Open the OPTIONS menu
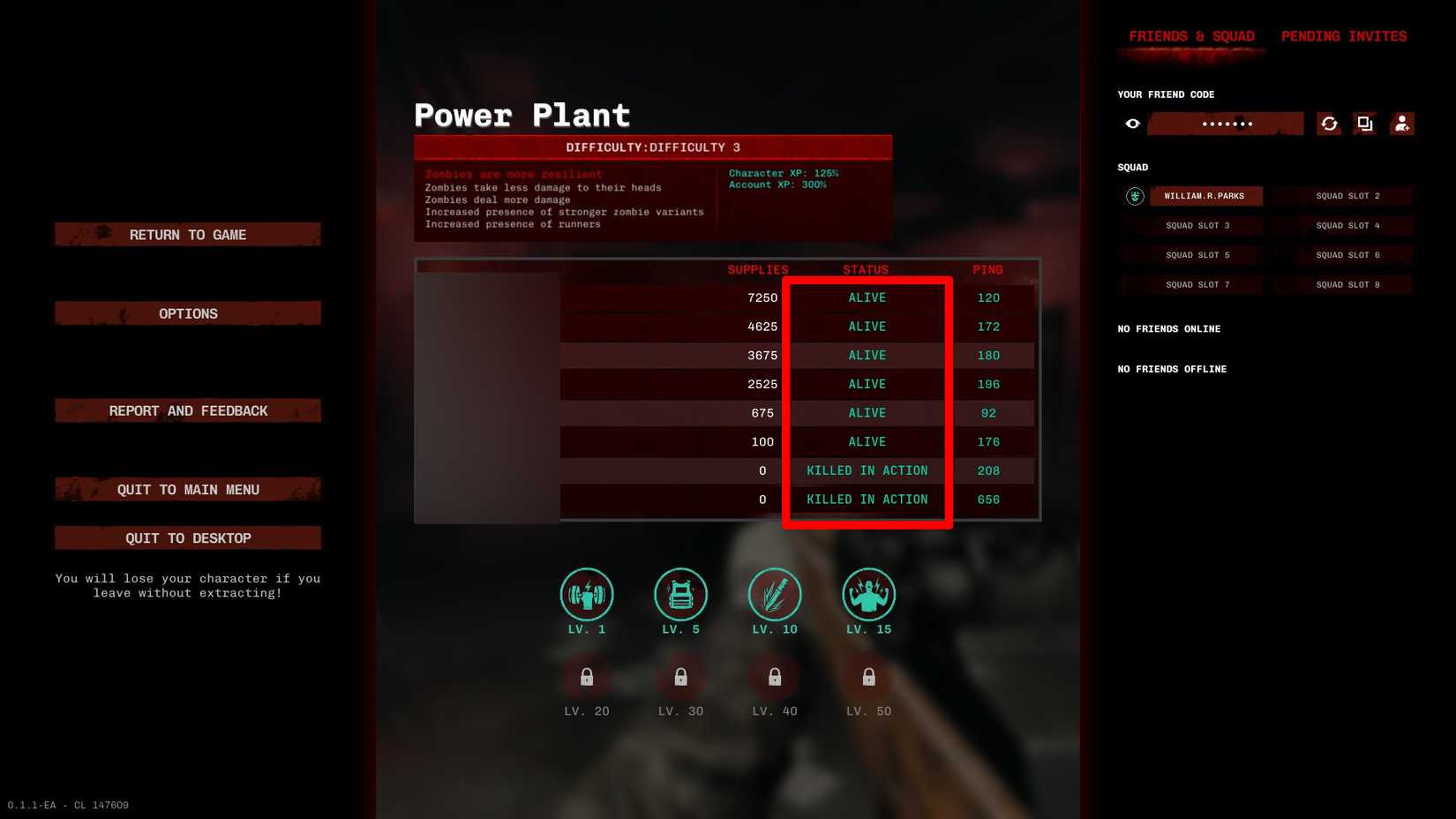The image size is (1456, 819). tap(188, 313)
